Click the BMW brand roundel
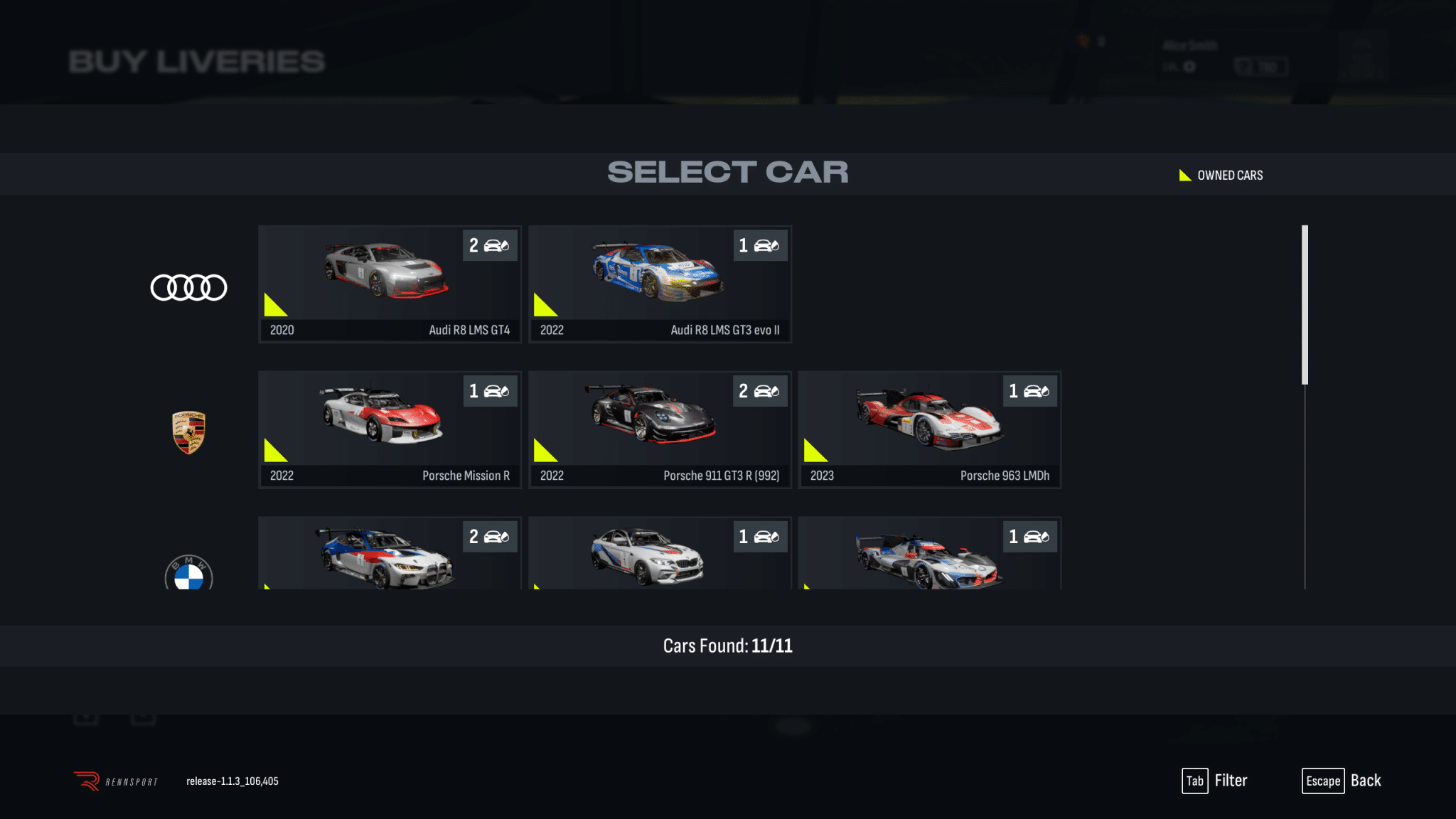Viewport: 1456px width, 819px height. pos(188,573)
